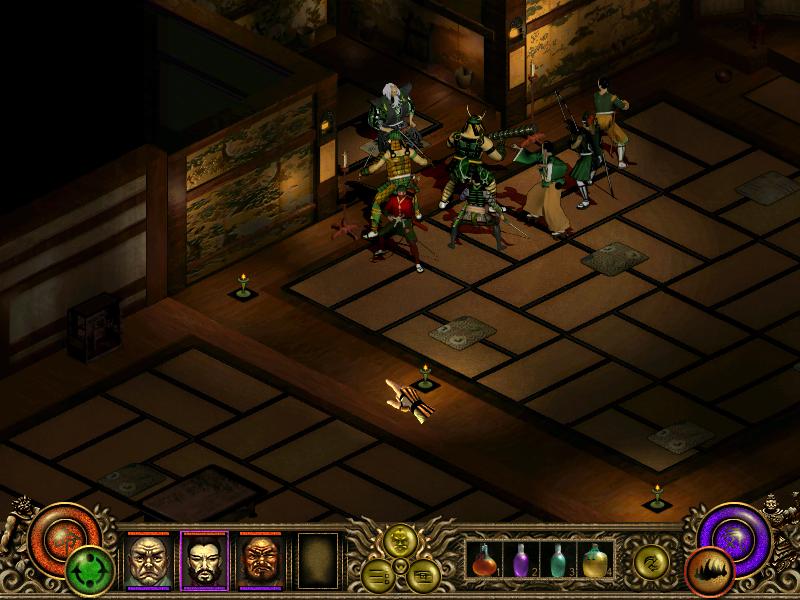Select the black-bearded character portrait
The width and height of the screenshot is (800, 600).
204,561
